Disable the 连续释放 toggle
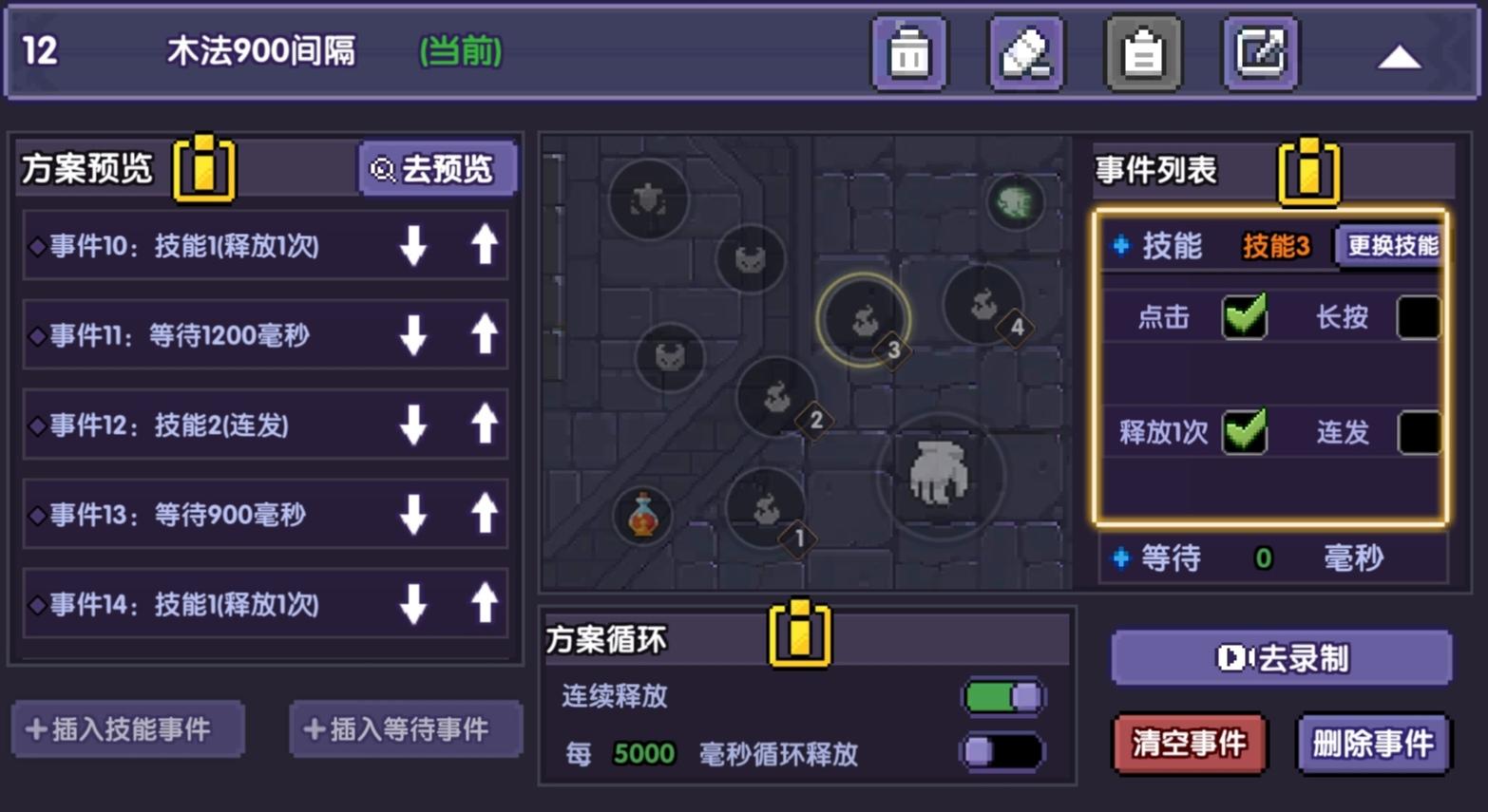This screenshot has width=1488, height=812. 1003,696
